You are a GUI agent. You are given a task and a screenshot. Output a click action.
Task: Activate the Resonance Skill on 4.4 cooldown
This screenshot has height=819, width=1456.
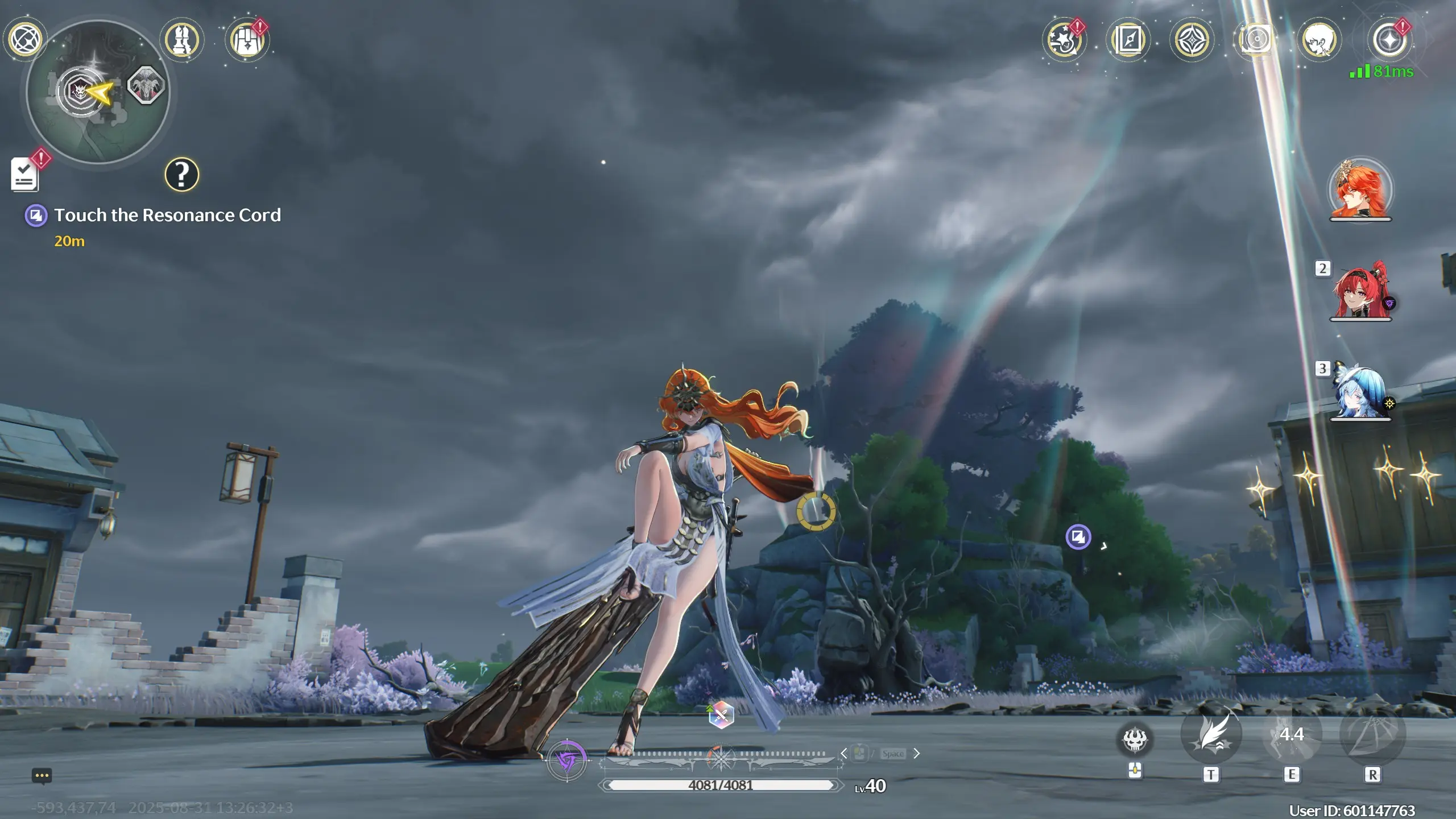[x=1292, y=735]
